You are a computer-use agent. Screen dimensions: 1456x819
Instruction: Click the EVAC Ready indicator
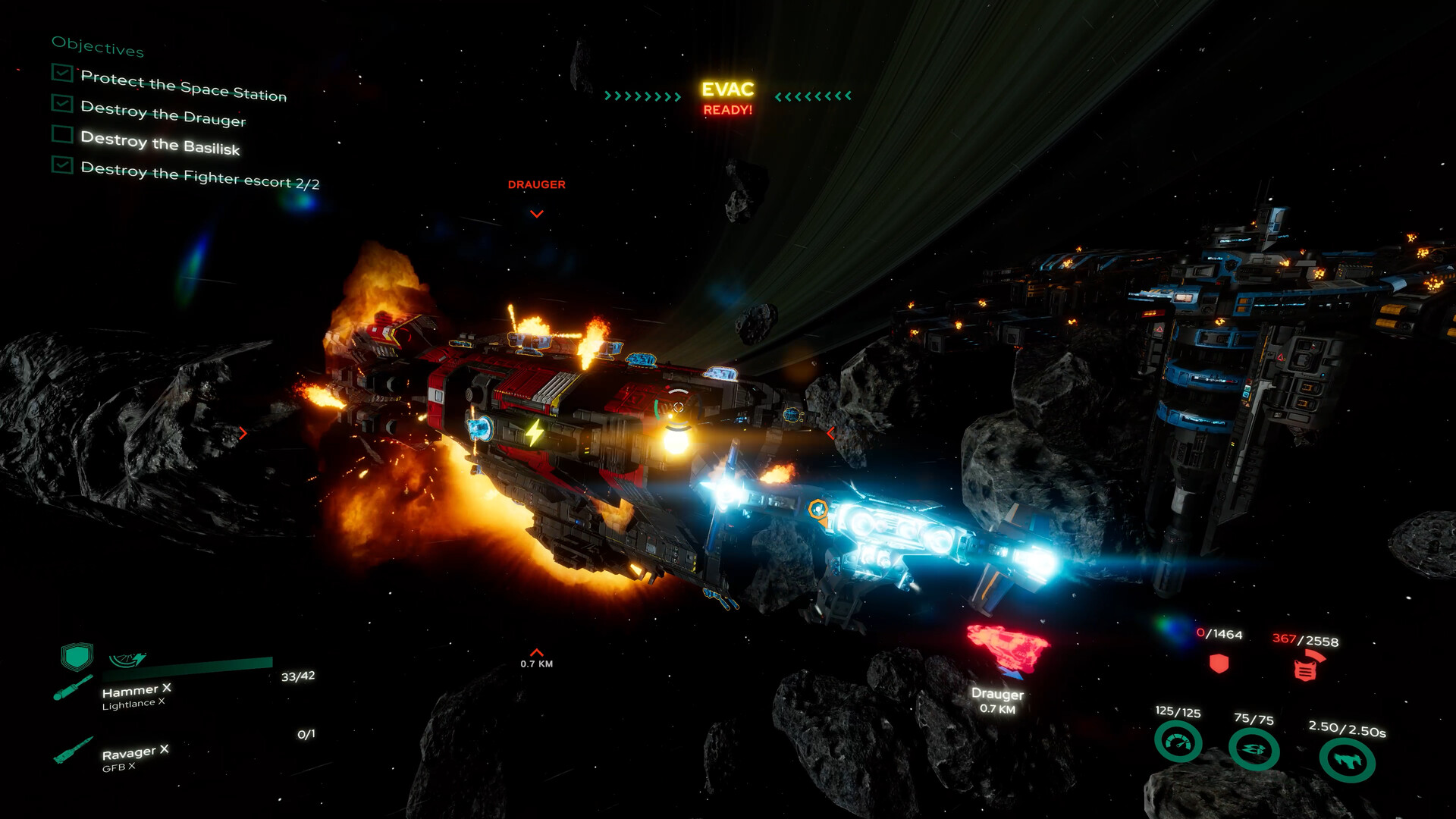727,98
